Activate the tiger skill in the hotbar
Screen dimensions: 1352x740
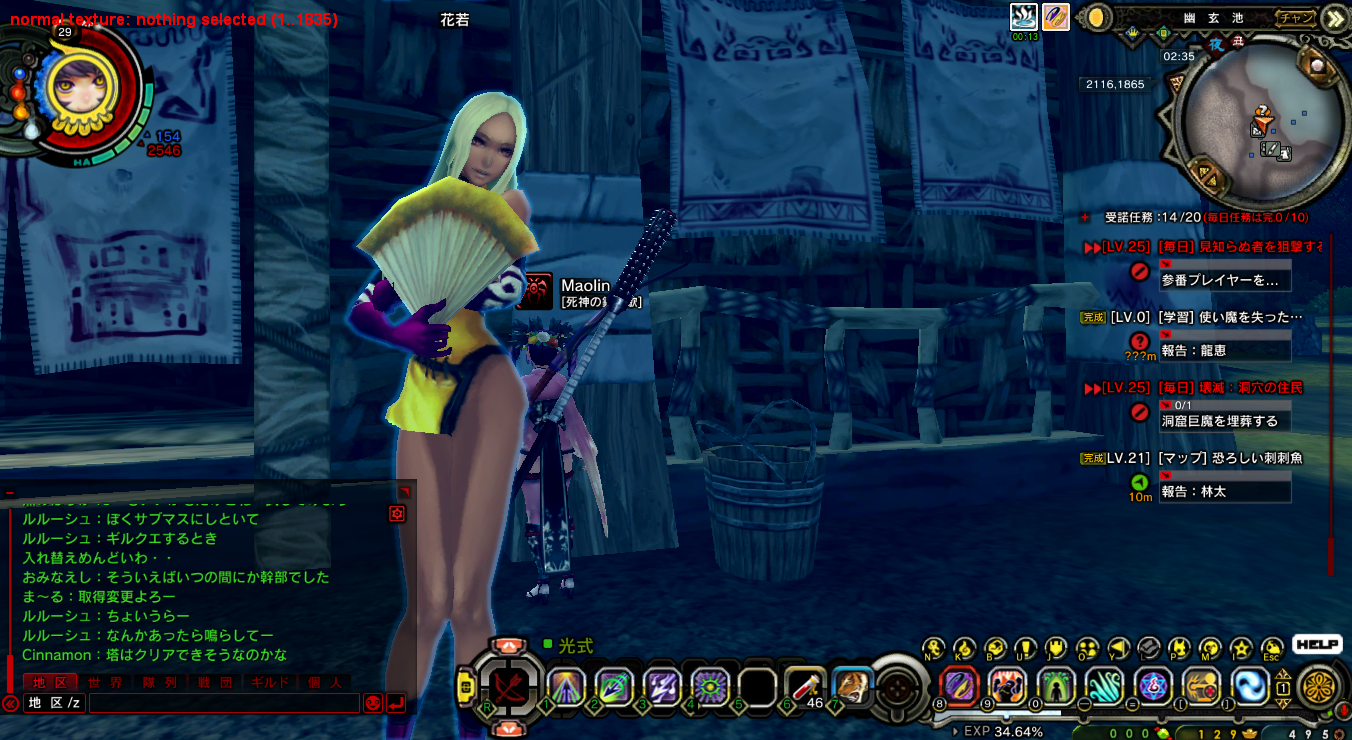click(851, 686)
